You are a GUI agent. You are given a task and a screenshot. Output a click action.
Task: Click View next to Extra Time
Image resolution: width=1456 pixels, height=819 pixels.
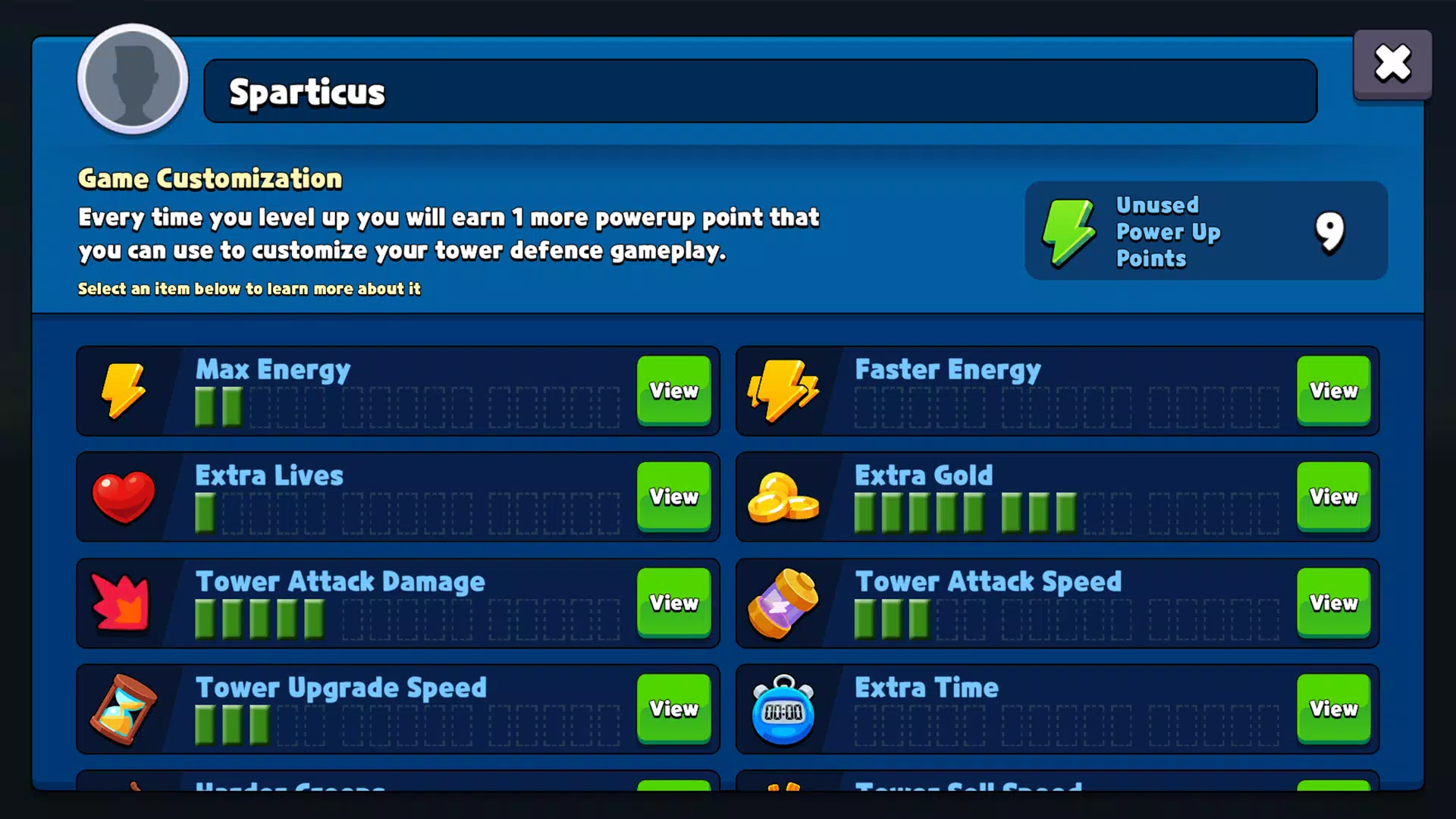1333,710
